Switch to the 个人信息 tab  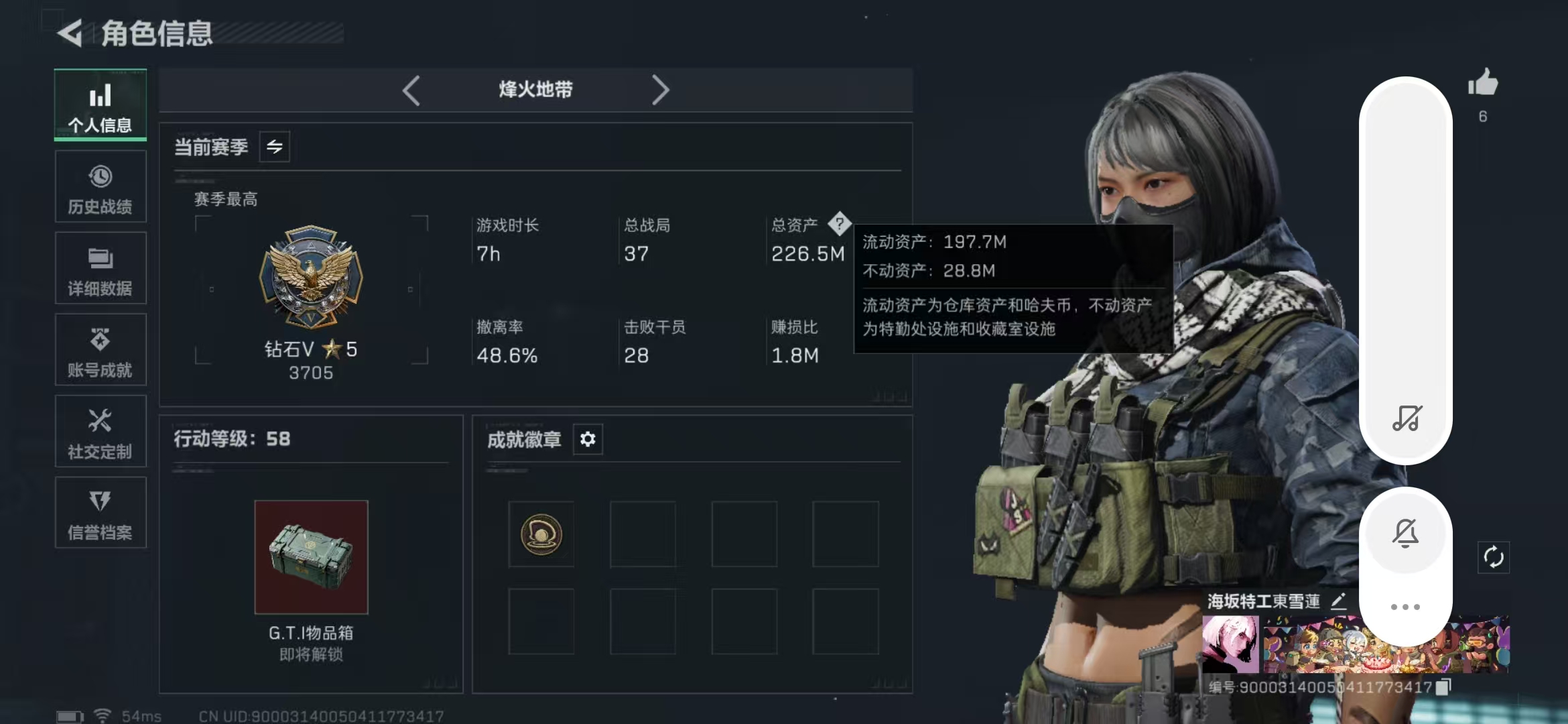click(100, 105)
